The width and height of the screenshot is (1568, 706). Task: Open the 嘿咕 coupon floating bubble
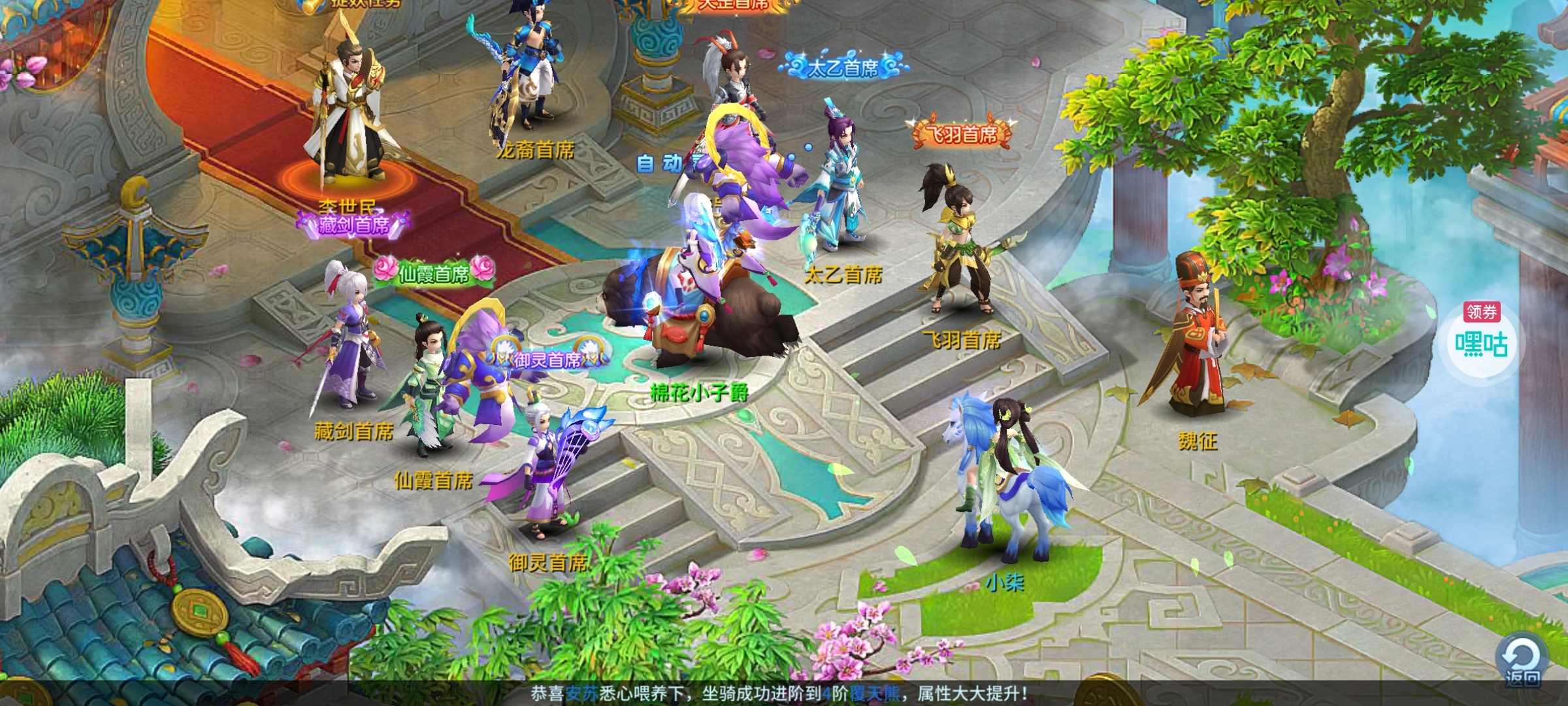pyautogui.click(x=1480, y=341)
